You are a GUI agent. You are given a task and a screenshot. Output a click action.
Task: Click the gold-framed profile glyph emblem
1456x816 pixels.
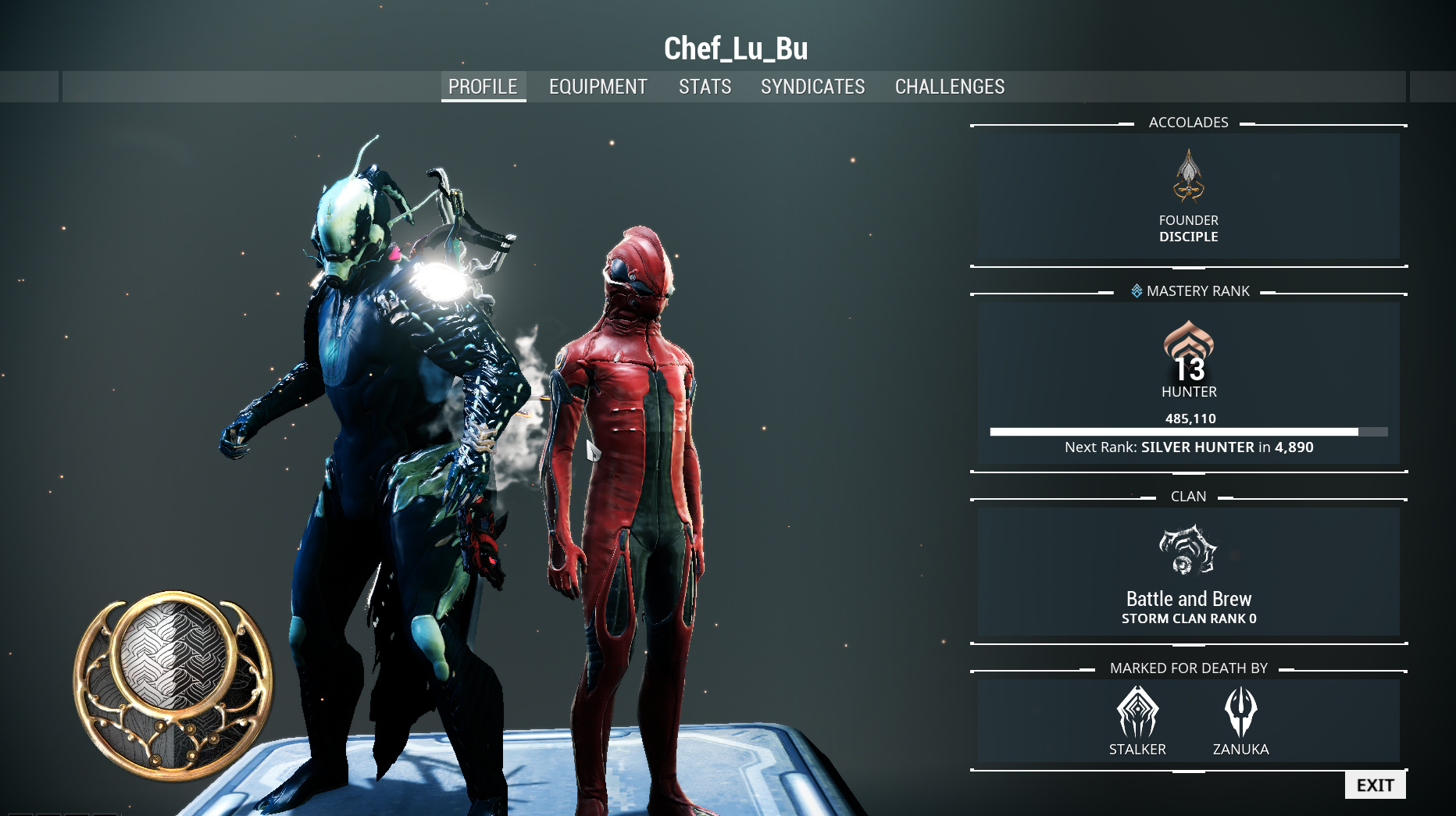coord(173,682)
